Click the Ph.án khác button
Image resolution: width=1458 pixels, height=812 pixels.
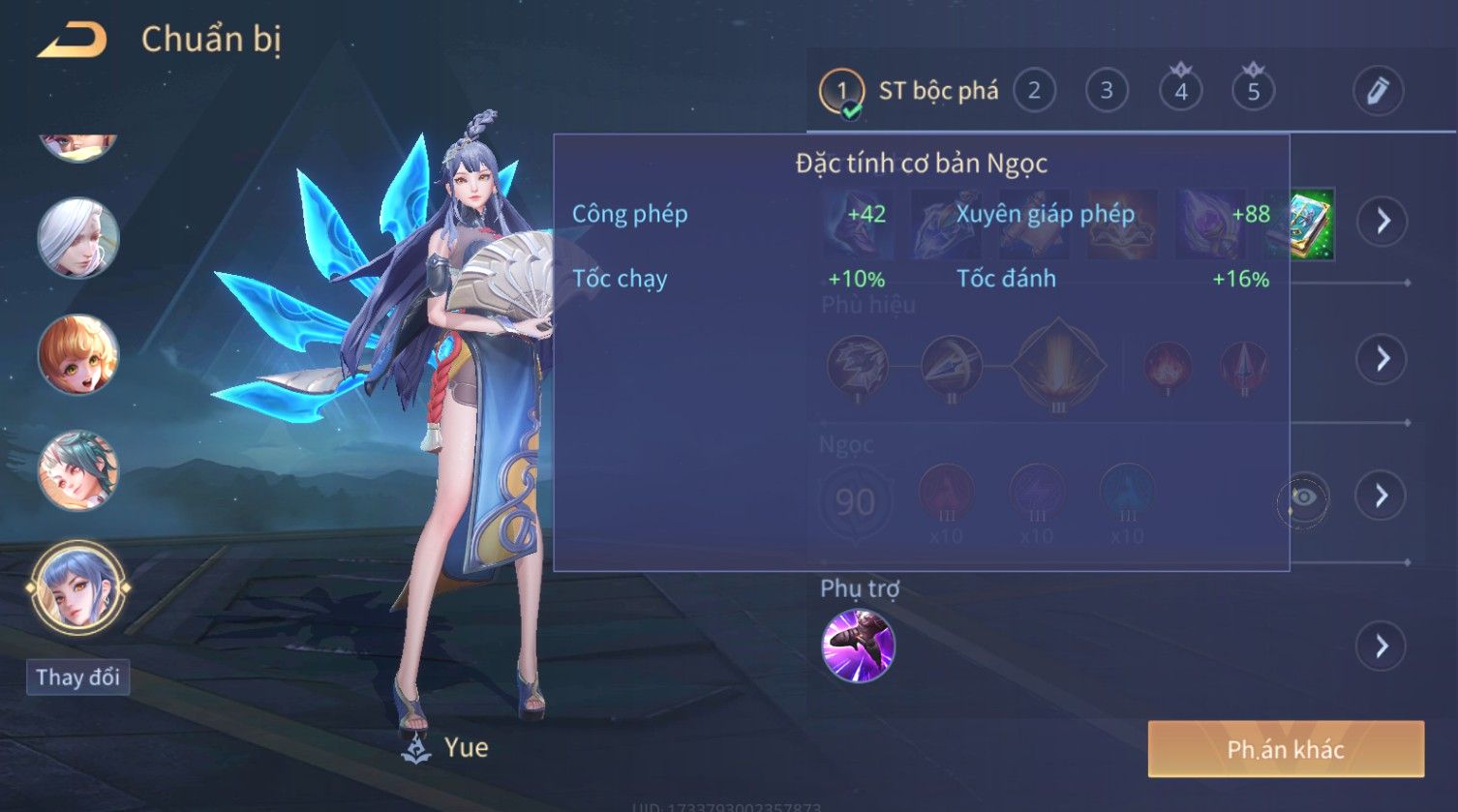[x=1286, y=749]
